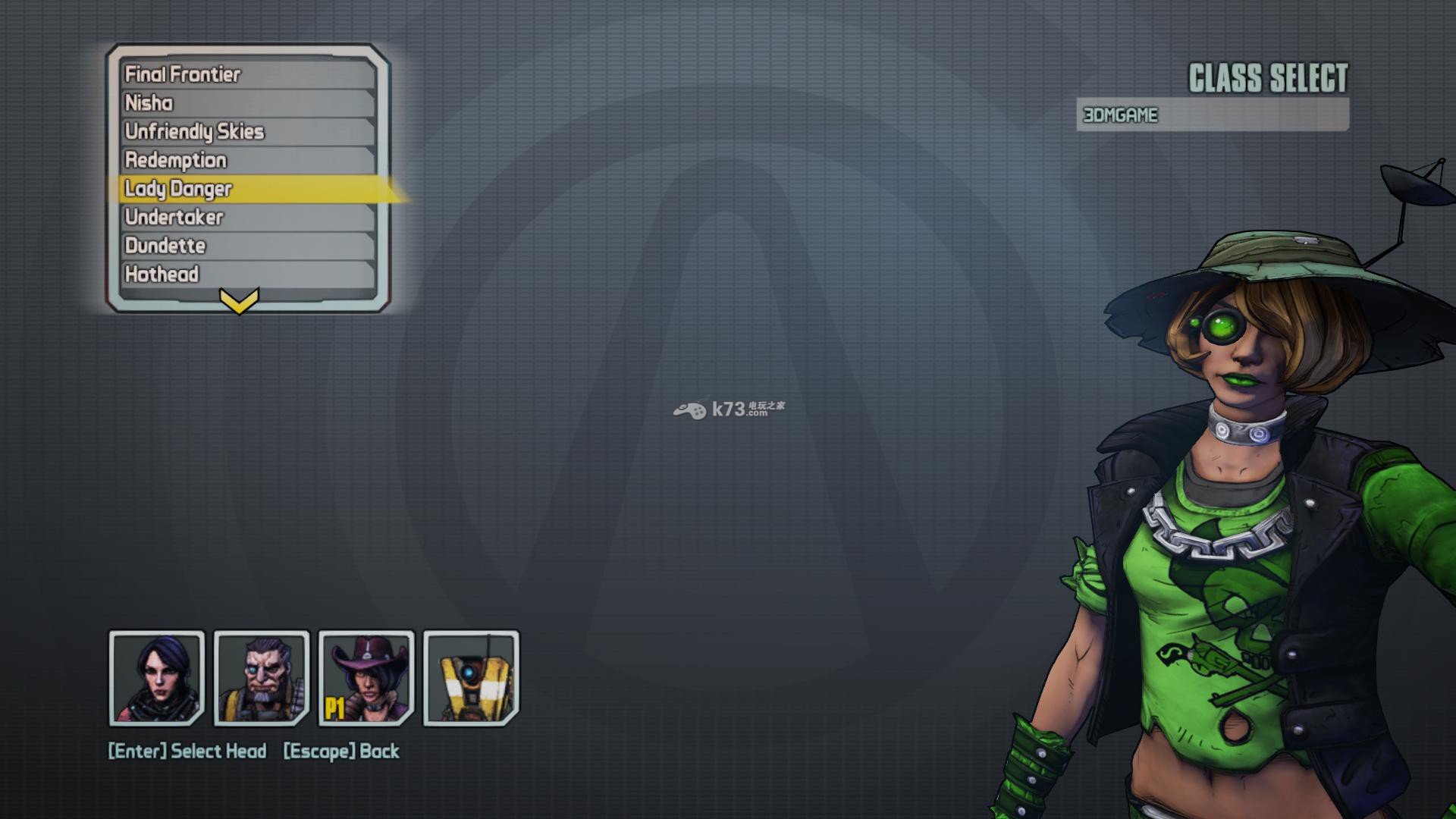Click the yellow down arrow below the list
Image resolution: width=1456 pixels, height=819 pixels.
click(239, 301)
